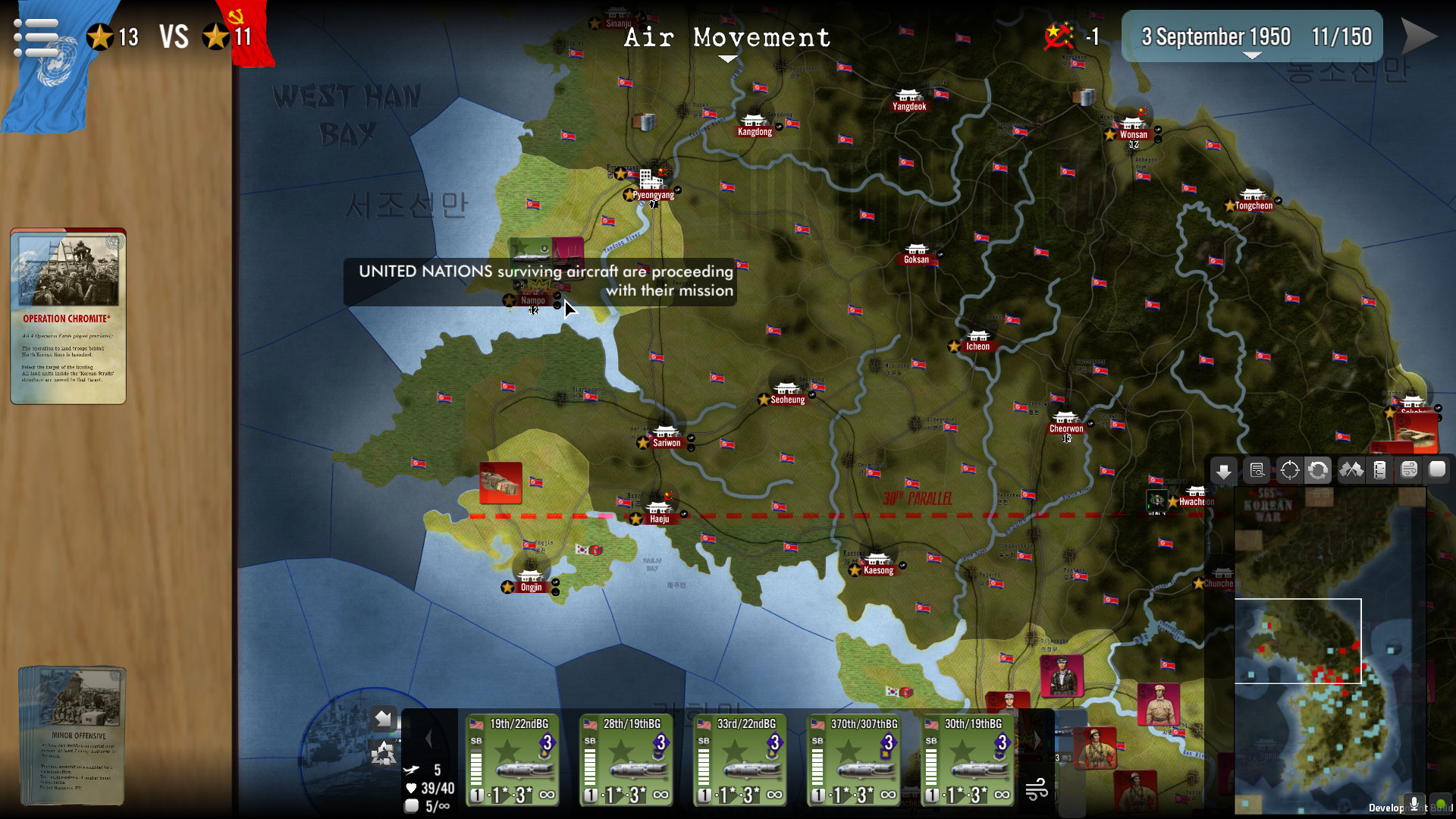Collapse the card list with the left chevron
The height and width of the screenshot is (819, 1456).
[x=430, y=738]
